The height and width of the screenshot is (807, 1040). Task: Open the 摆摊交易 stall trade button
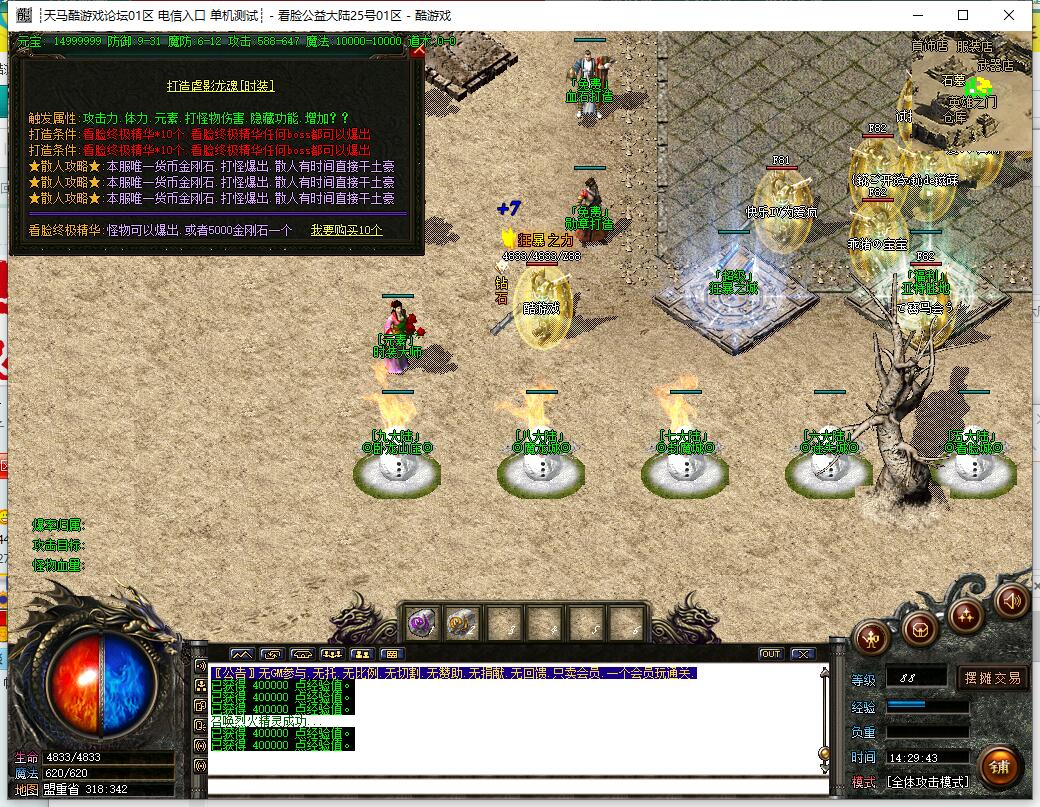pyautogui.click(x=993, y=678)
